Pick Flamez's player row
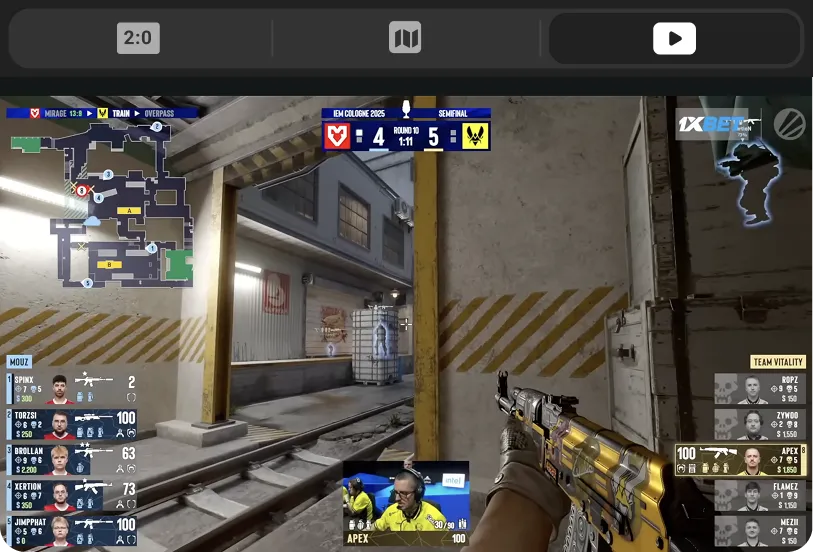This screenshot has height=552, width=813. (759, 495)
